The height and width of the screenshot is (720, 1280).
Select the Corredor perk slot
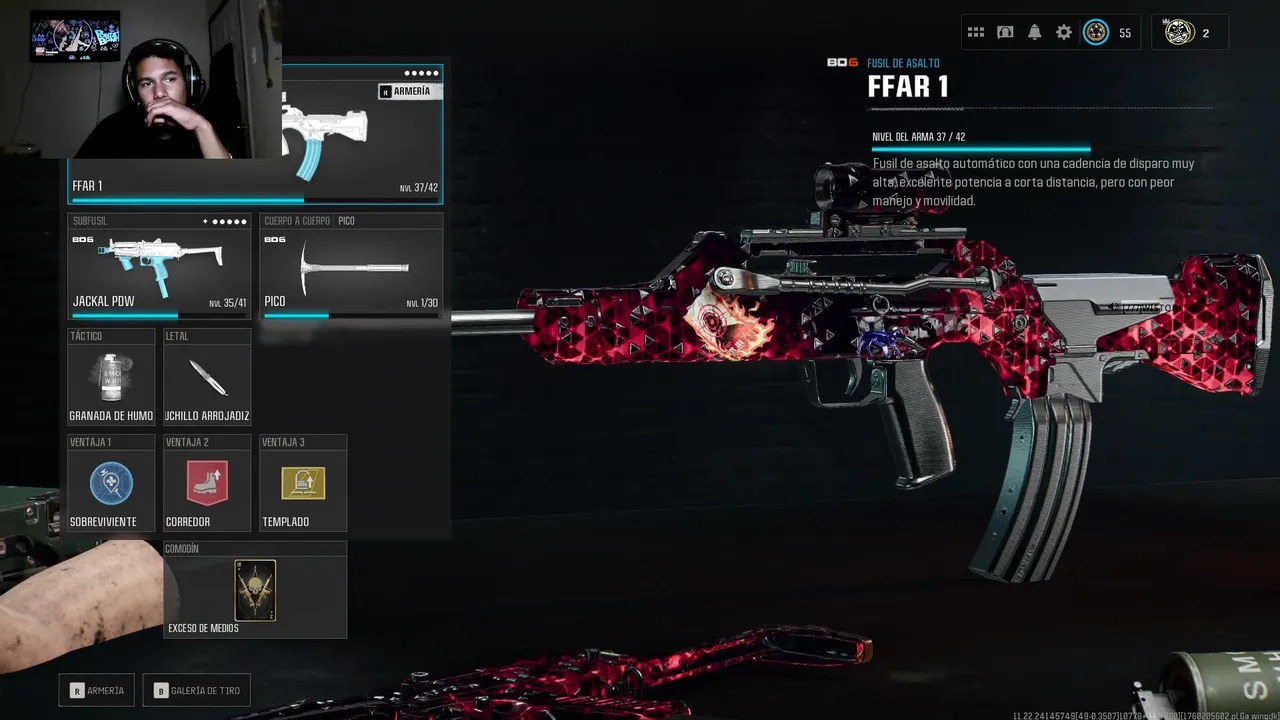207,484
